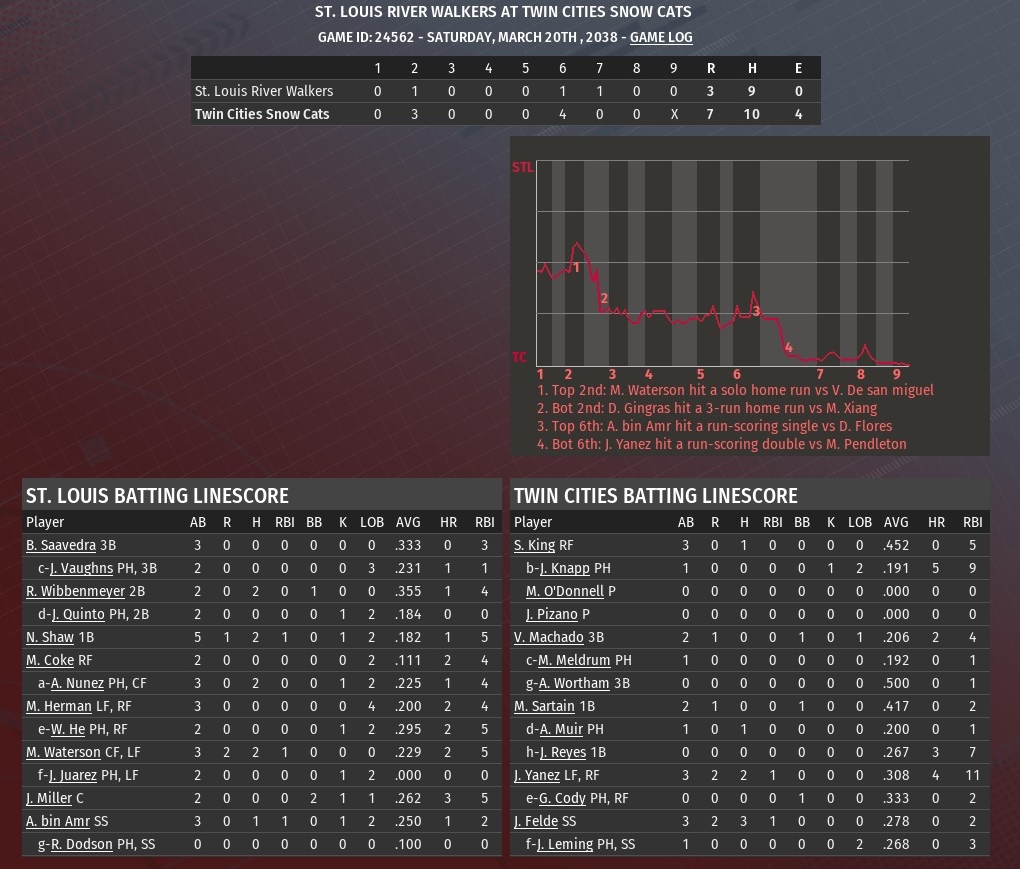Open the GAME LOG link
The image size is (1020, 869).
click(x=661, y=37)
